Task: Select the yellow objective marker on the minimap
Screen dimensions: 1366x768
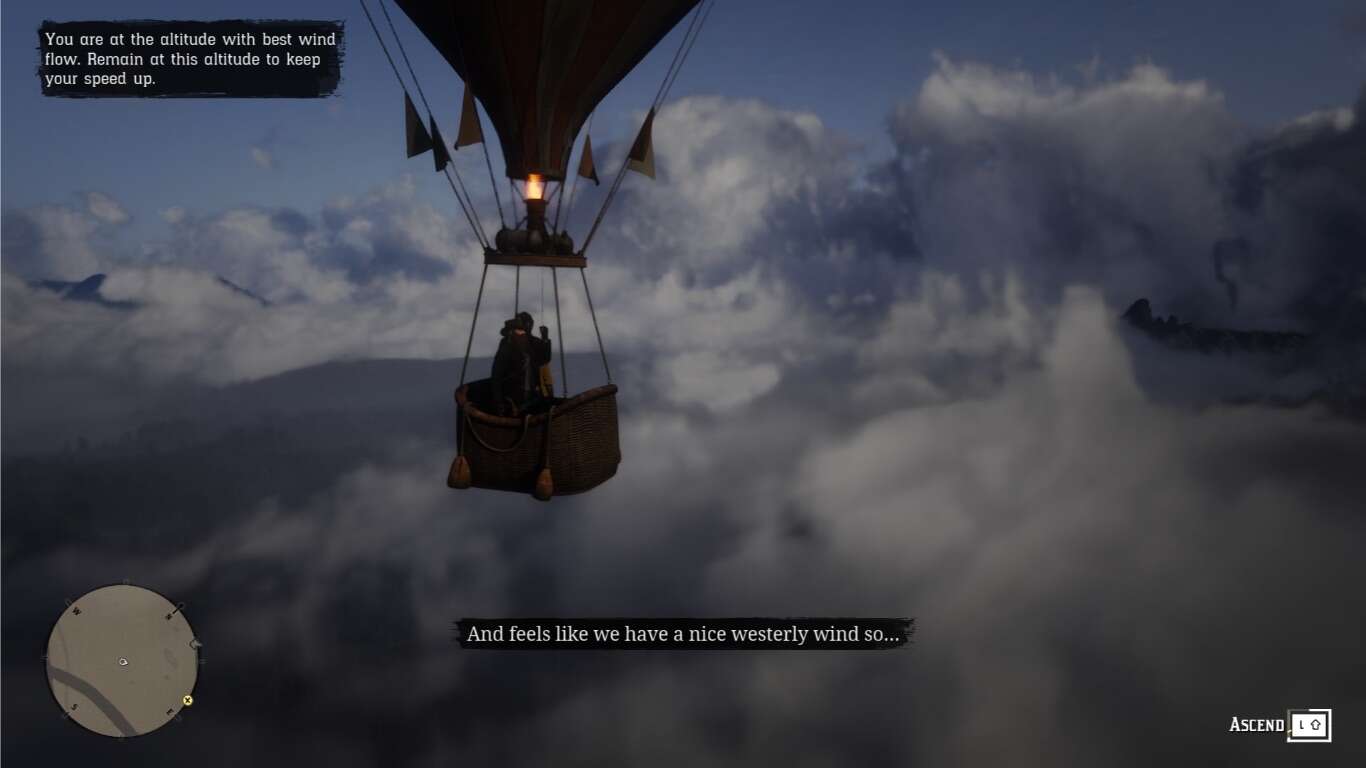Action: tap(187, 700)
